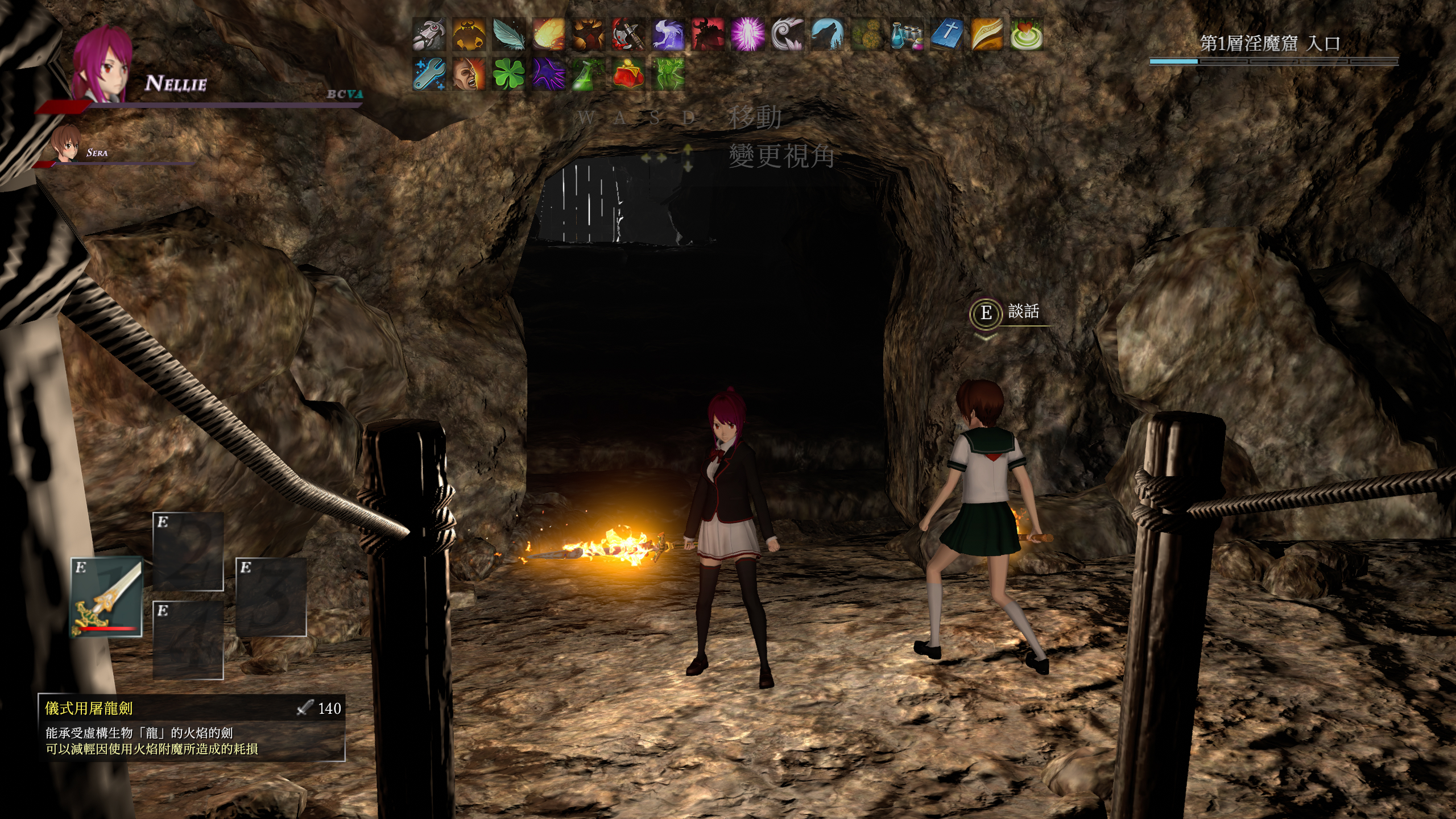Click the red horned demon silhouette icon
Viewport: 1456px width, 819px height.
[x=708, y=34]
